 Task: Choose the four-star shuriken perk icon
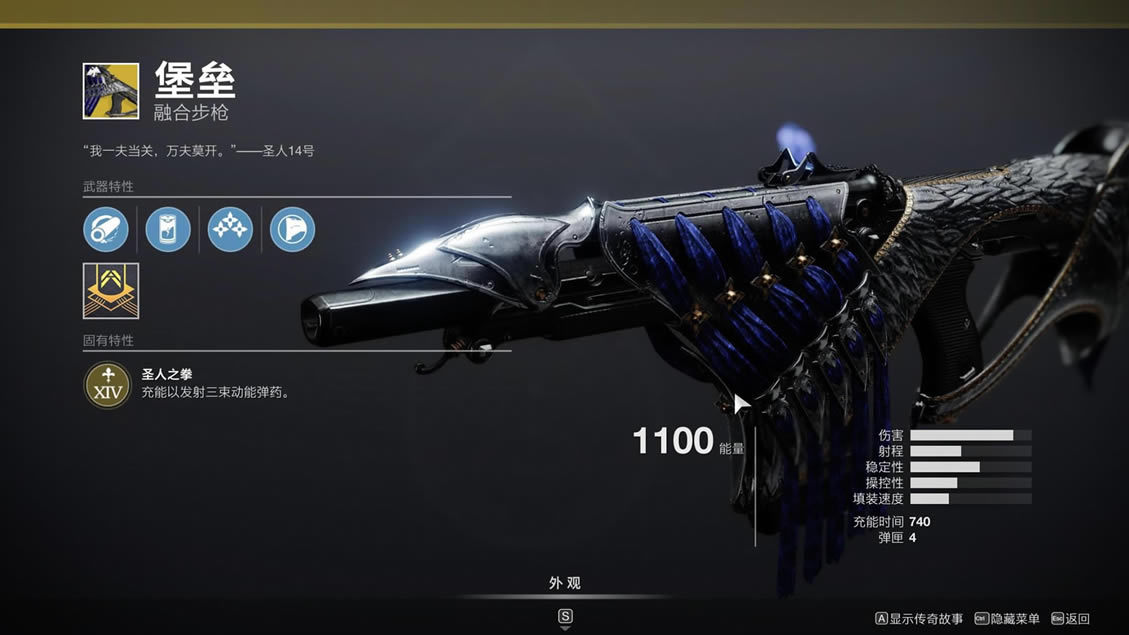coord(230,230)
